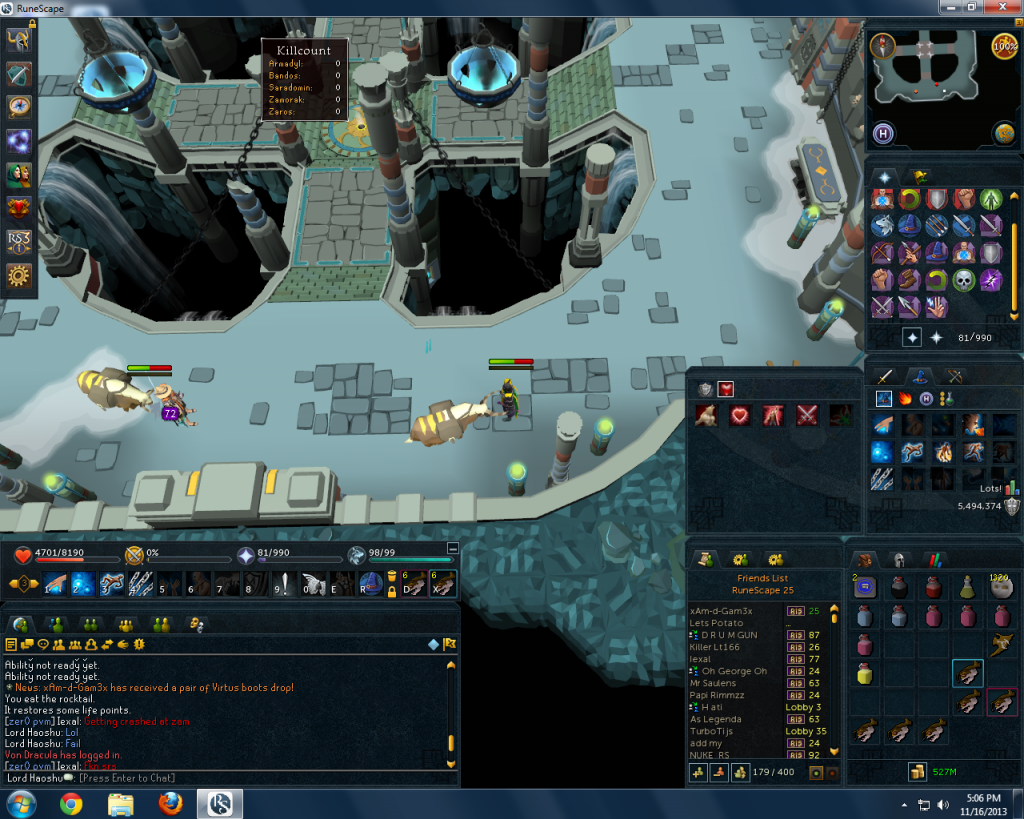Screen dimensions: 1024x819
Task: Select friend D R U M GUN
Action: 724,635
